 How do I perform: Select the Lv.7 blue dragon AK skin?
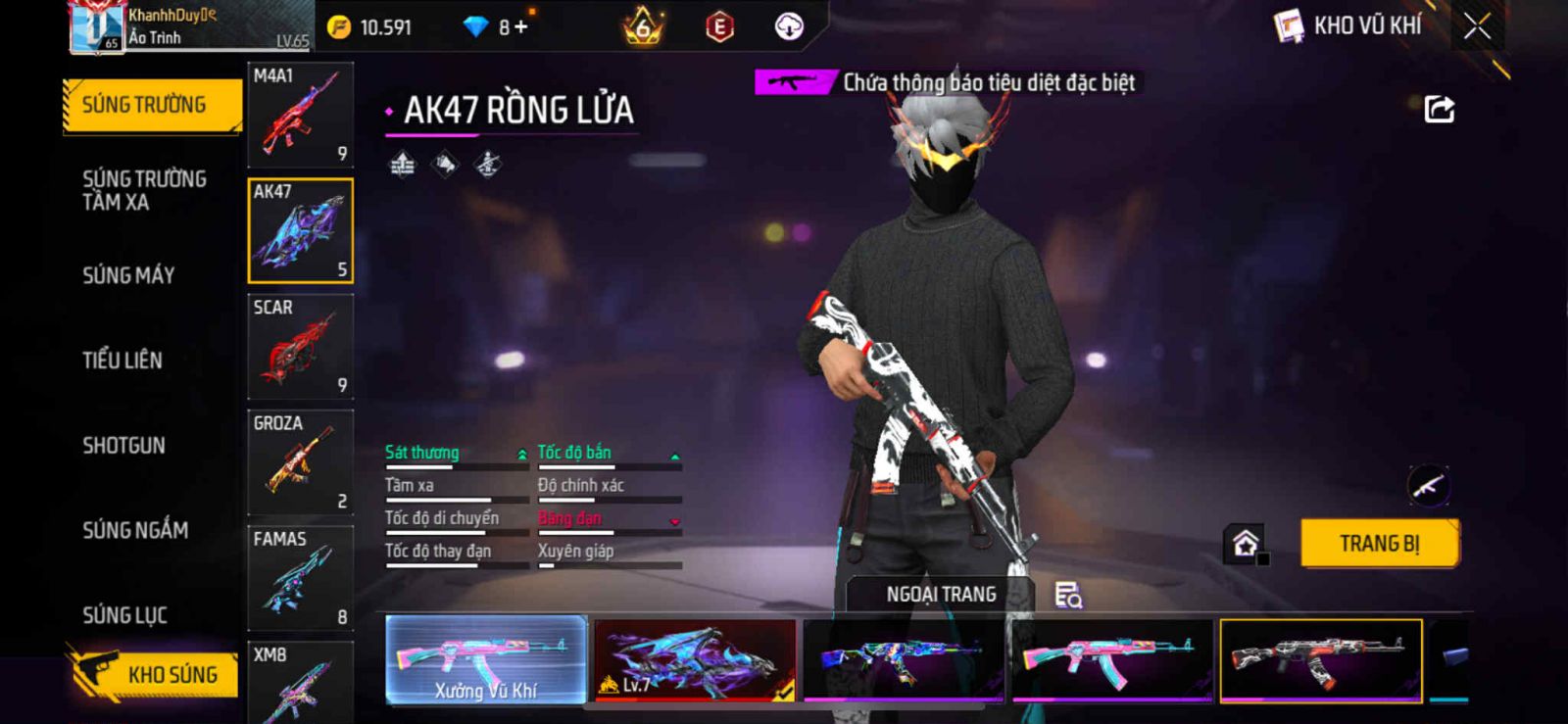pos(695,659)
